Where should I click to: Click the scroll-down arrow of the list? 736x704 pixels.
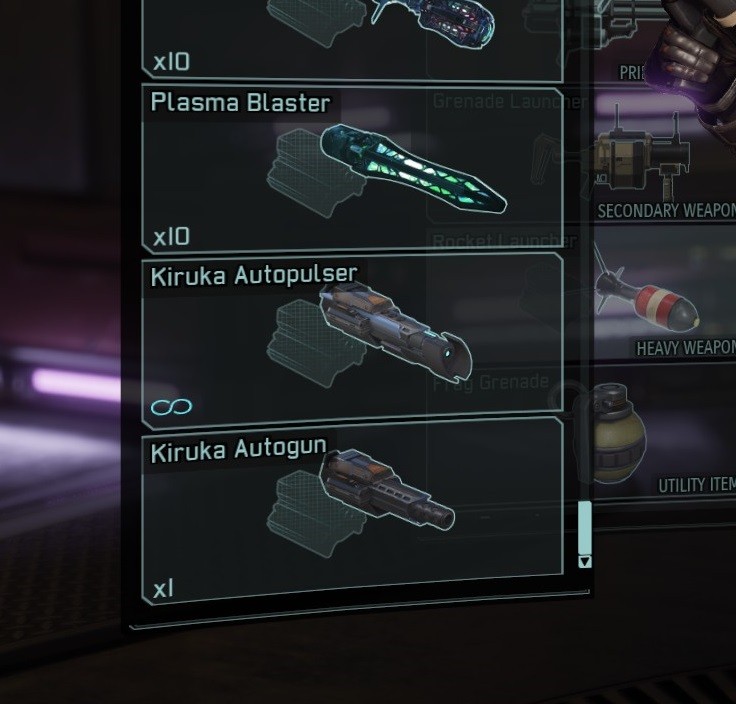click(585, 562)
